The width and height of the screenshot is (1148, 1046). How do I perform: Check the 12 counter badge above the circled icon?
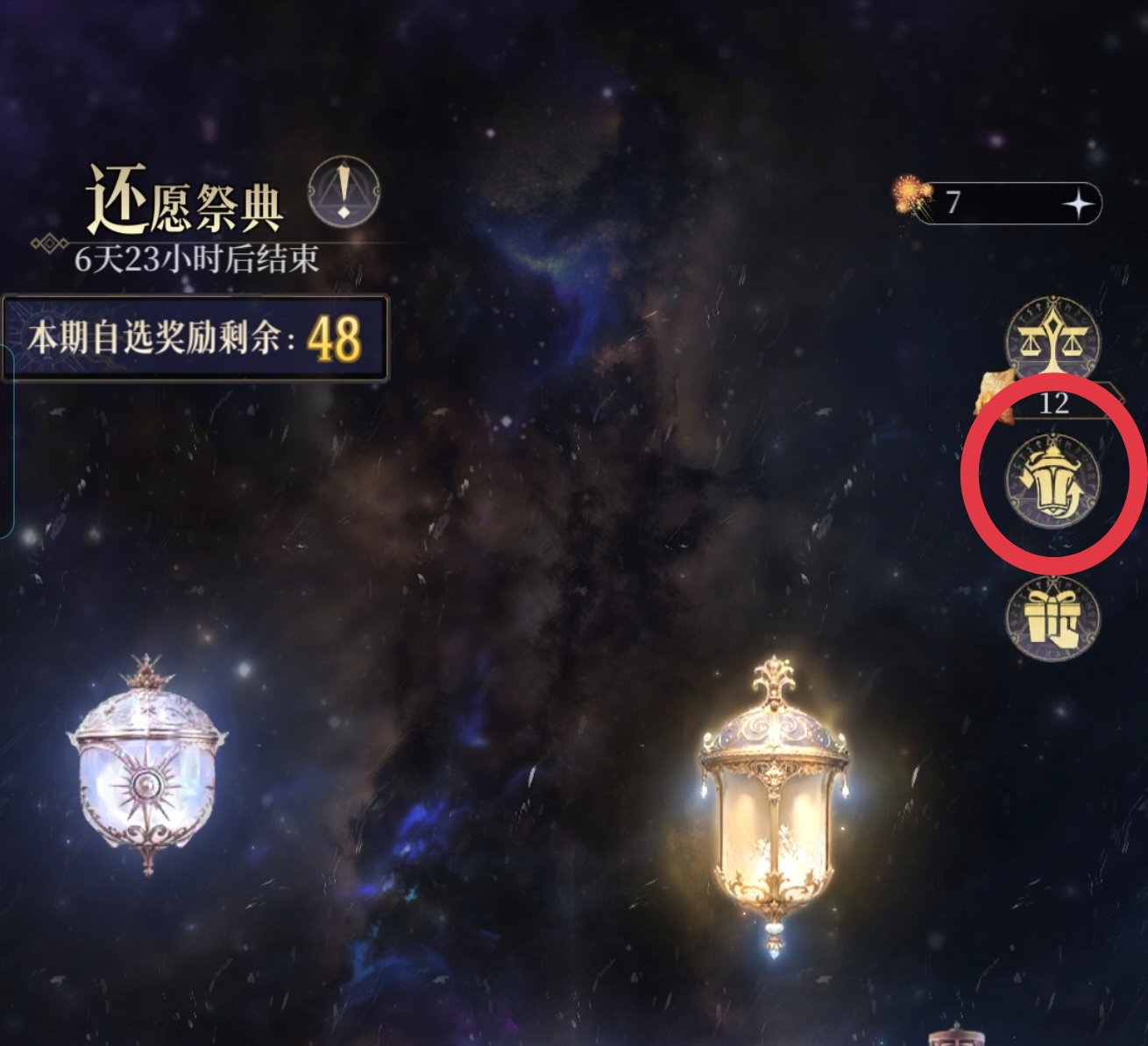coord(1052,403)
